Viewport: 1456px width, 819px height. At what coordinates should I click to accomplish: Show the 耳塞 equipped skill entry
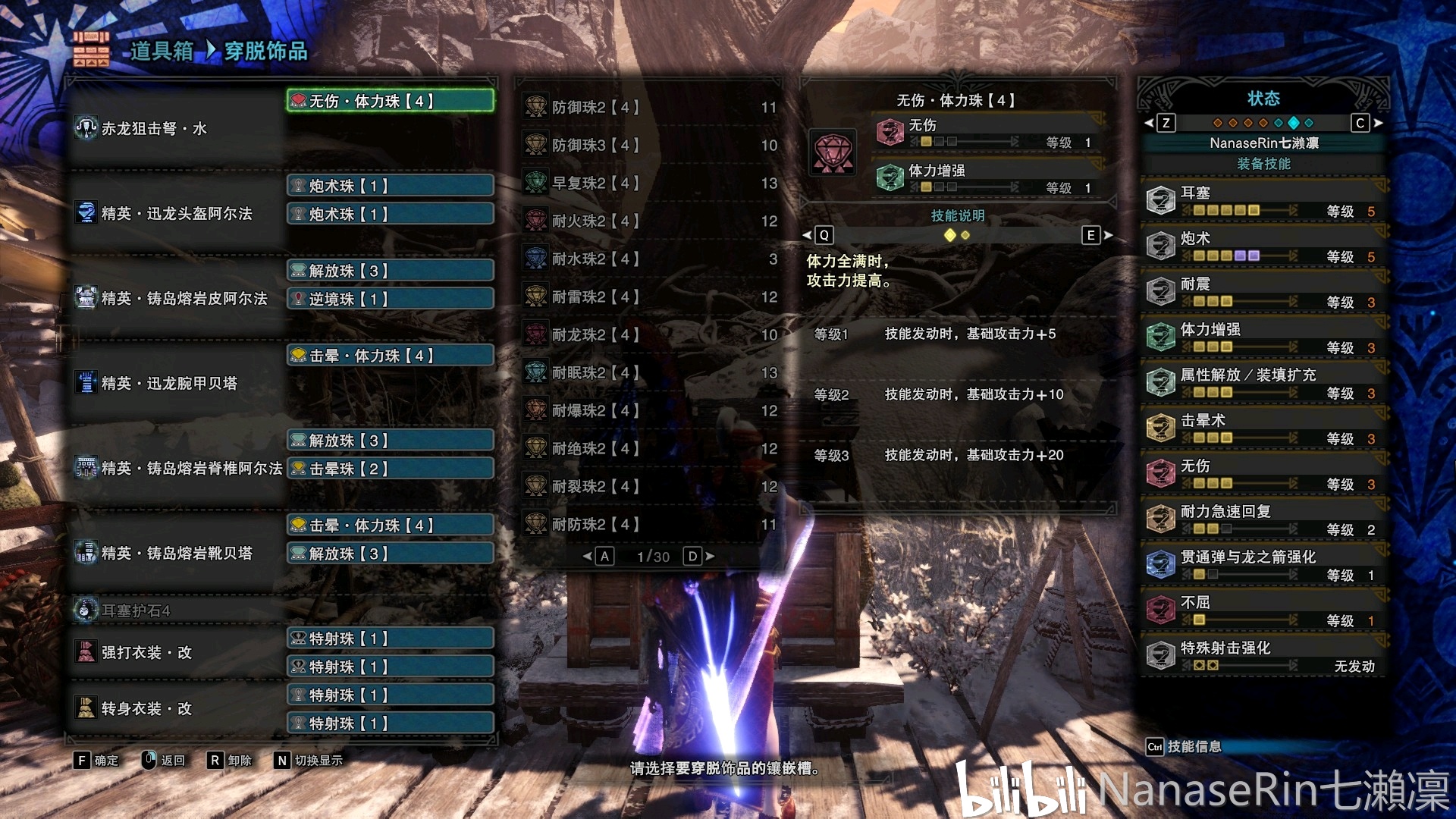point(1263,201)
